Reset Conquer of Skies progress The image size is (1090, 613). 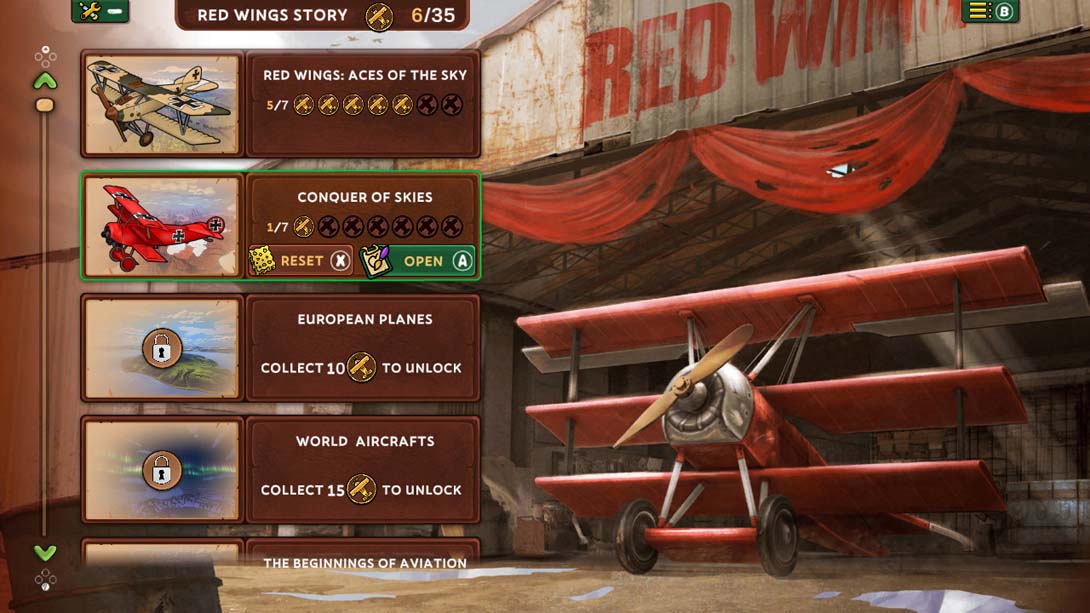point(301,261)
